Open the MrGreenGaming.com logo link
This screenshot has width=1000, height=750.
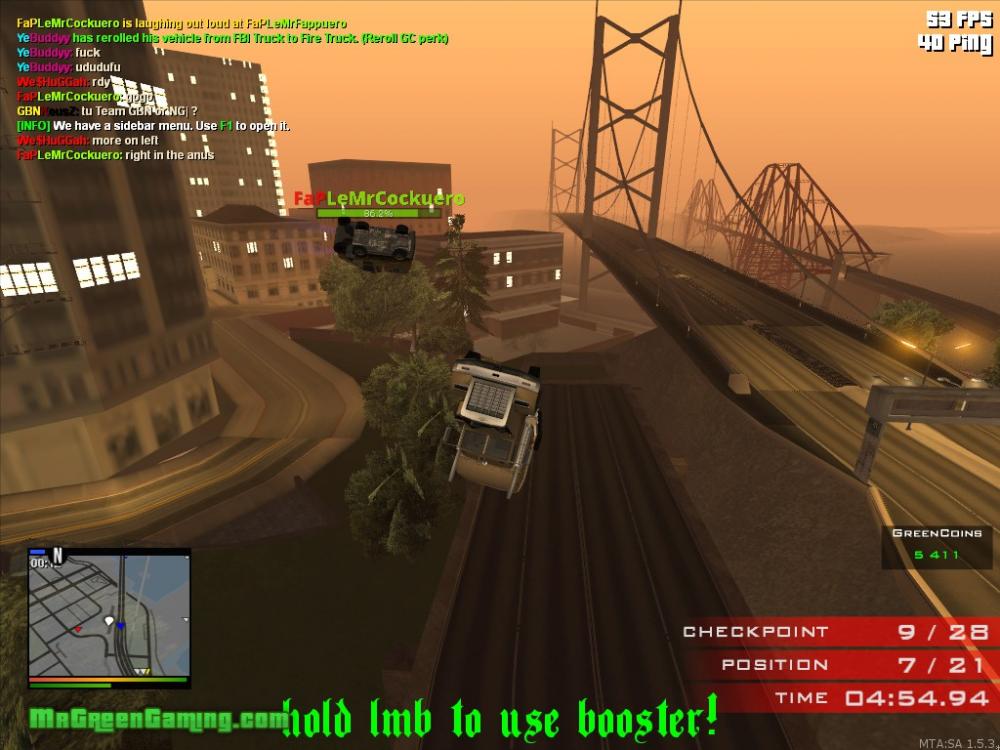click(x=154, y=718)
